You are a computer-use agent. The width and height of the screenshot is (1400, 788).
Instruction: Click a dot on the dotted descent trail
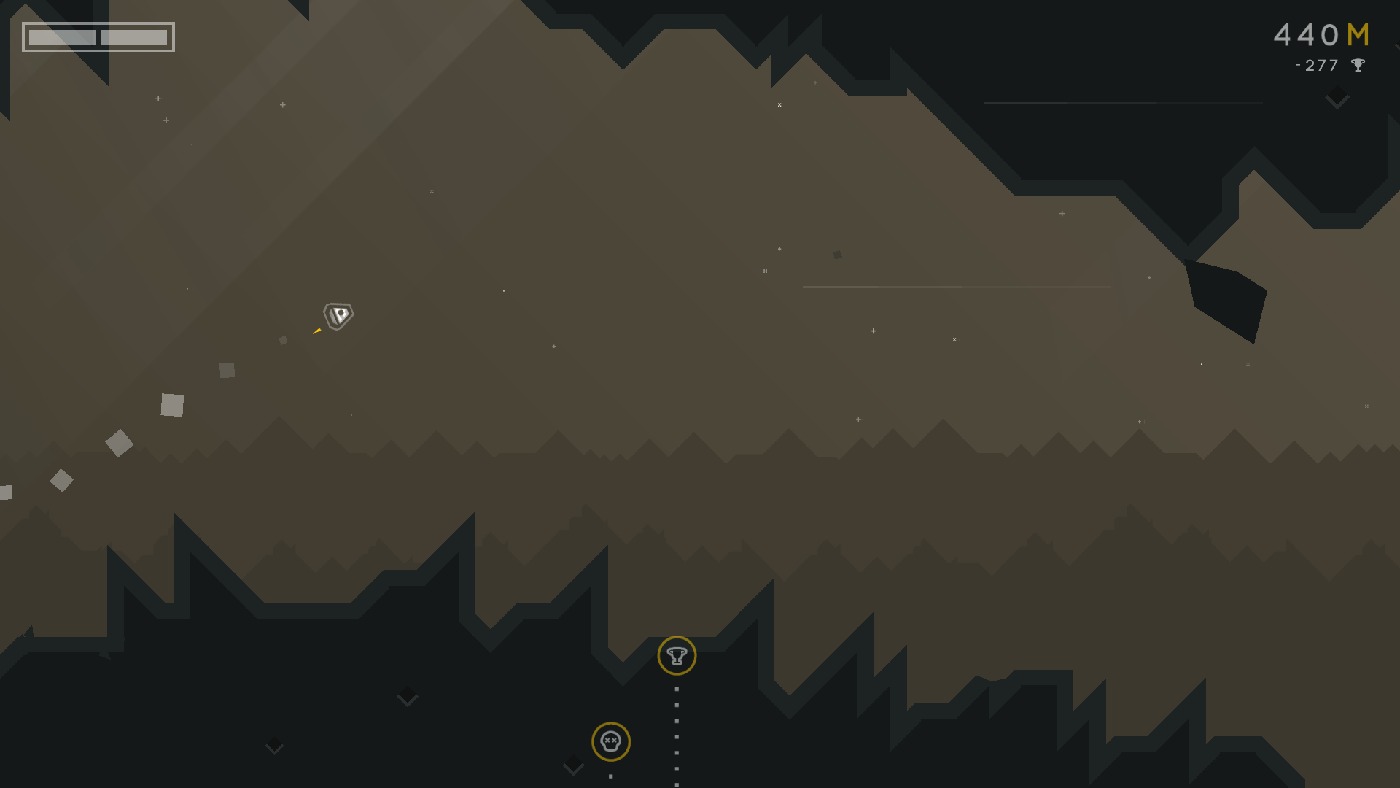point(677,720)
